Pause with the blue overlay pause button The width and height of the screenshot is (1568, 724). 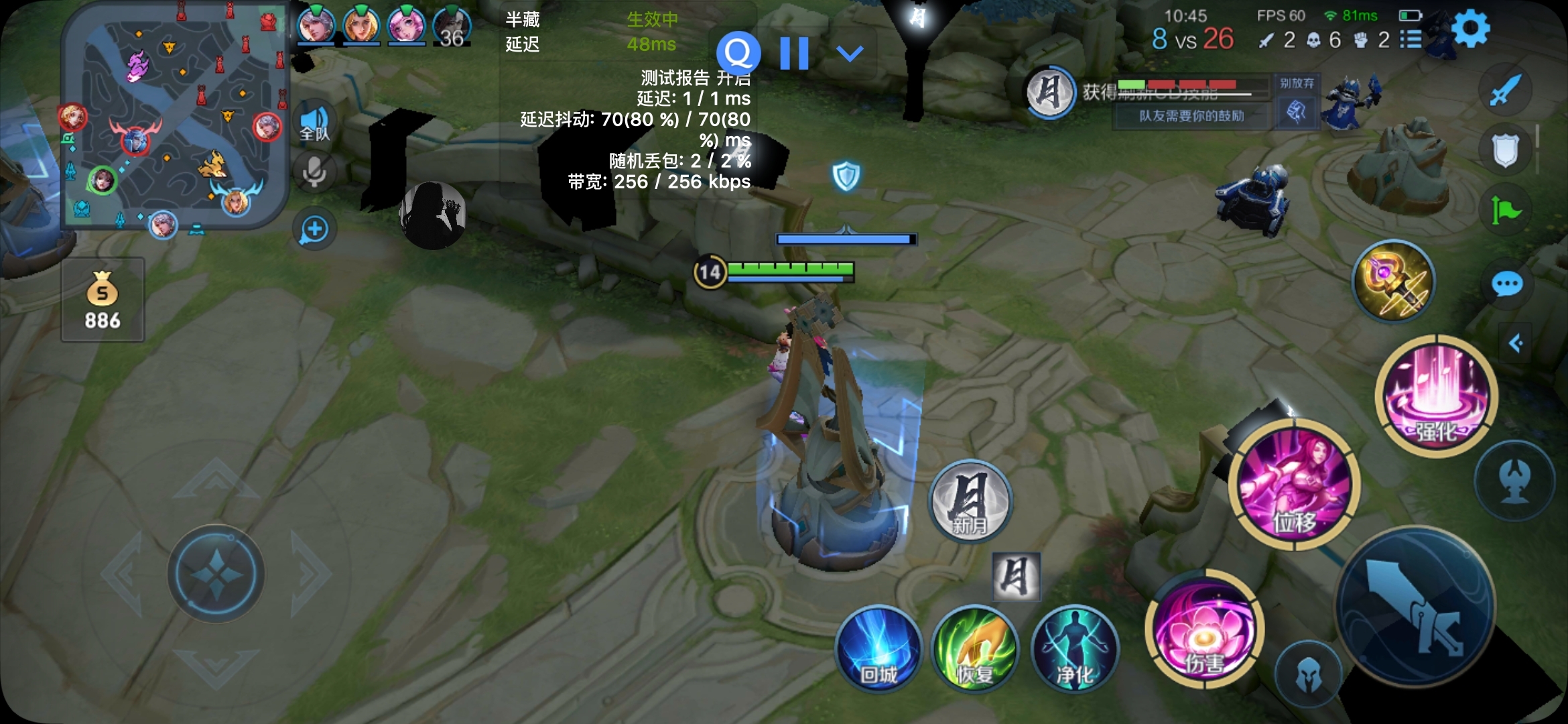point(795,53)
